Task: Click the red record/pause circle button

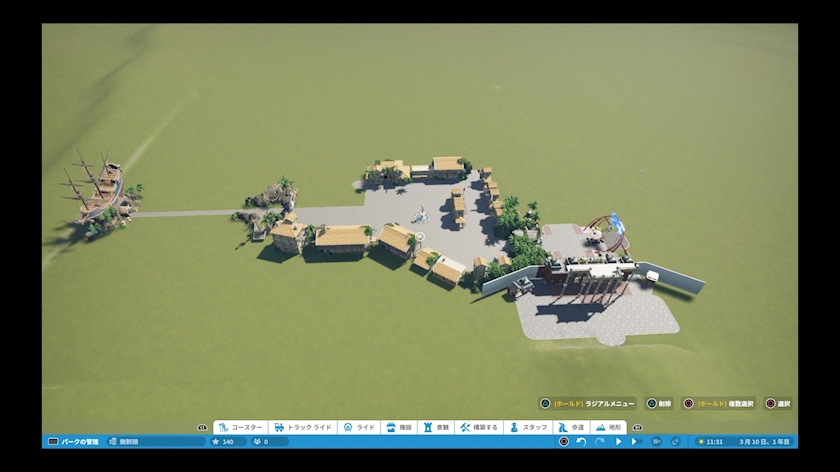Action: pyautogui.click(x=564, y=441)
